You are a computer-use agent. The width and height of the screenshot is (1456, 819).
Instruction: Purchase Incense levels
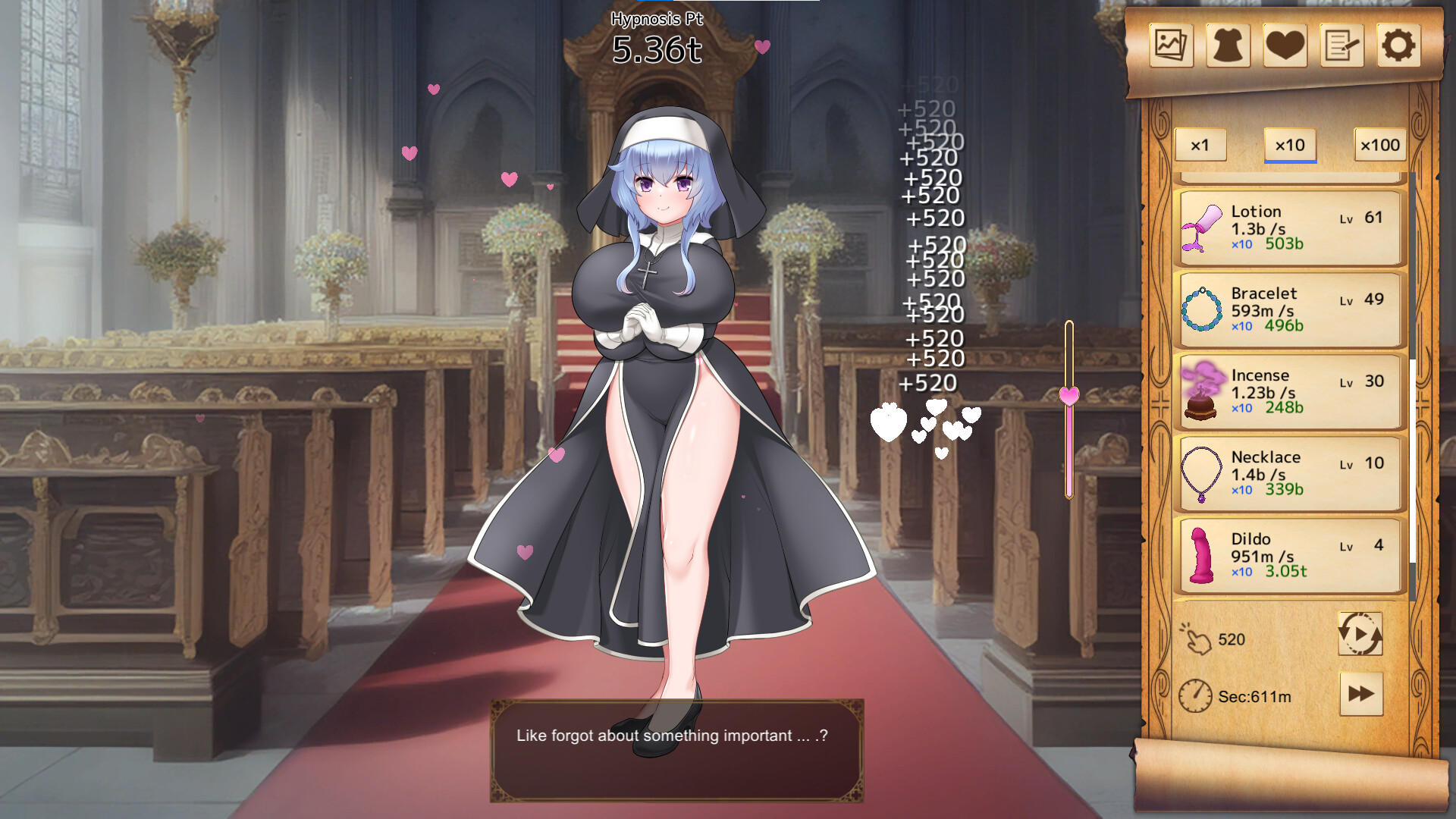(1289, 391)
